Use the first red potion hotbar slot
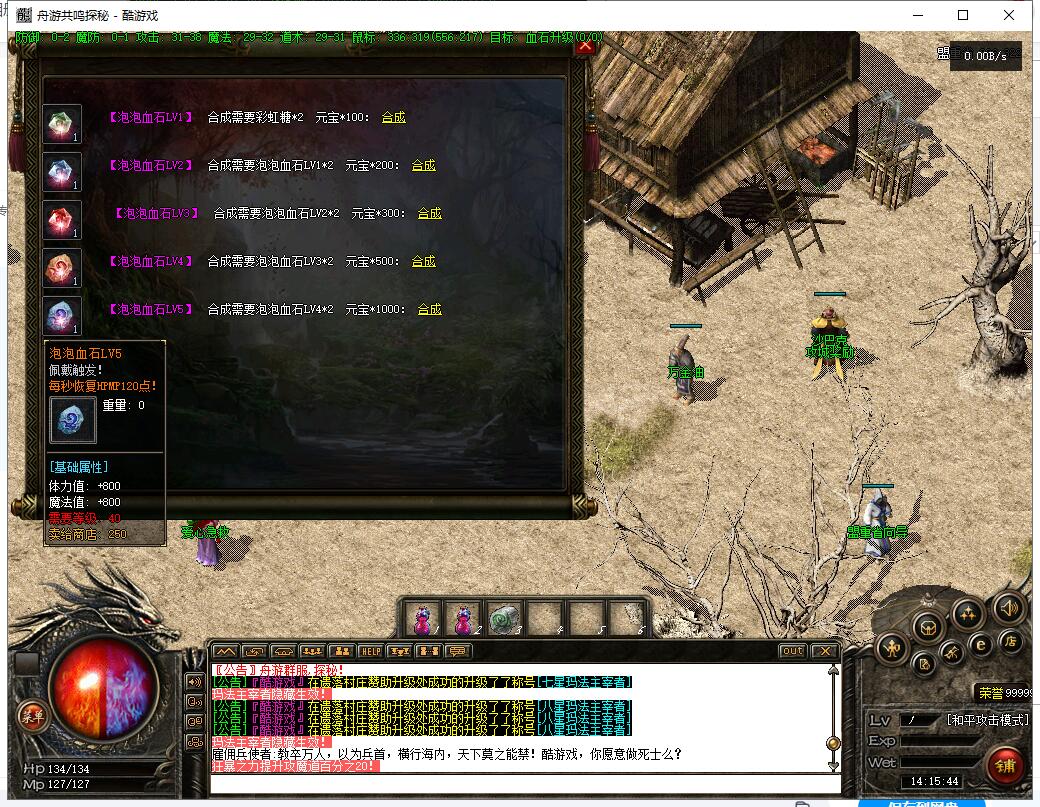The image size is (1040, 807). 424,618
